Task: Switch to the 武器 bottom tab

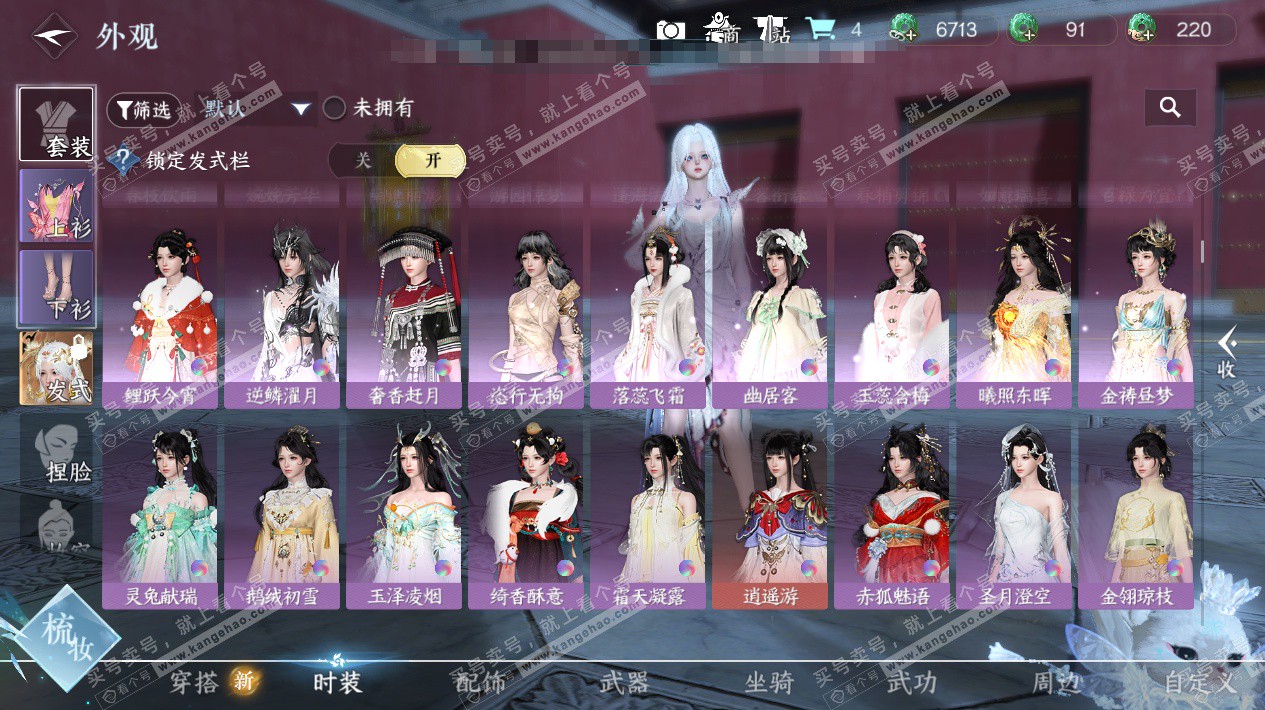Action: click(625, 684)
